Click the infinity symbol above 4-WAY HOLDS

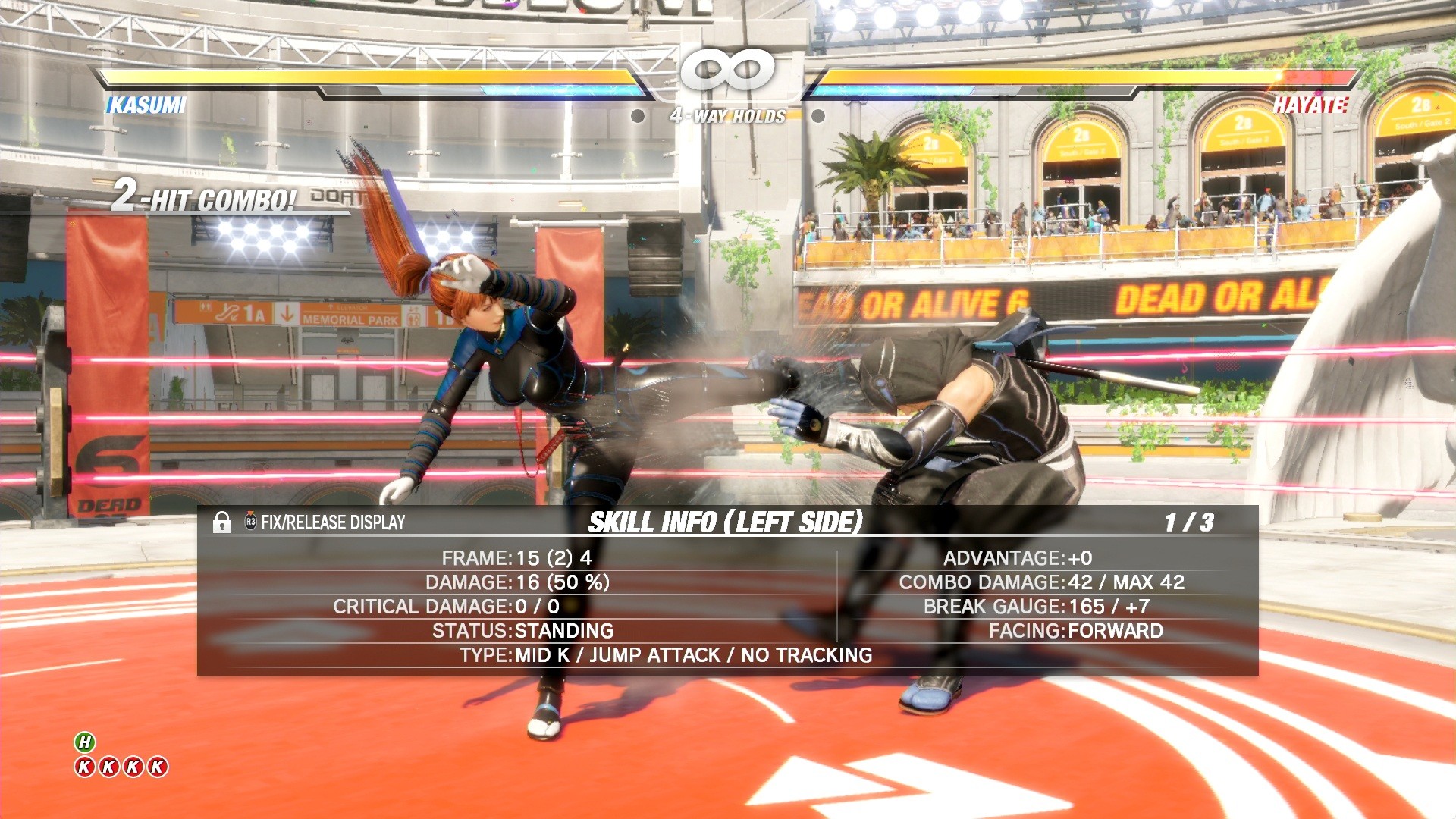click(727, 70)
